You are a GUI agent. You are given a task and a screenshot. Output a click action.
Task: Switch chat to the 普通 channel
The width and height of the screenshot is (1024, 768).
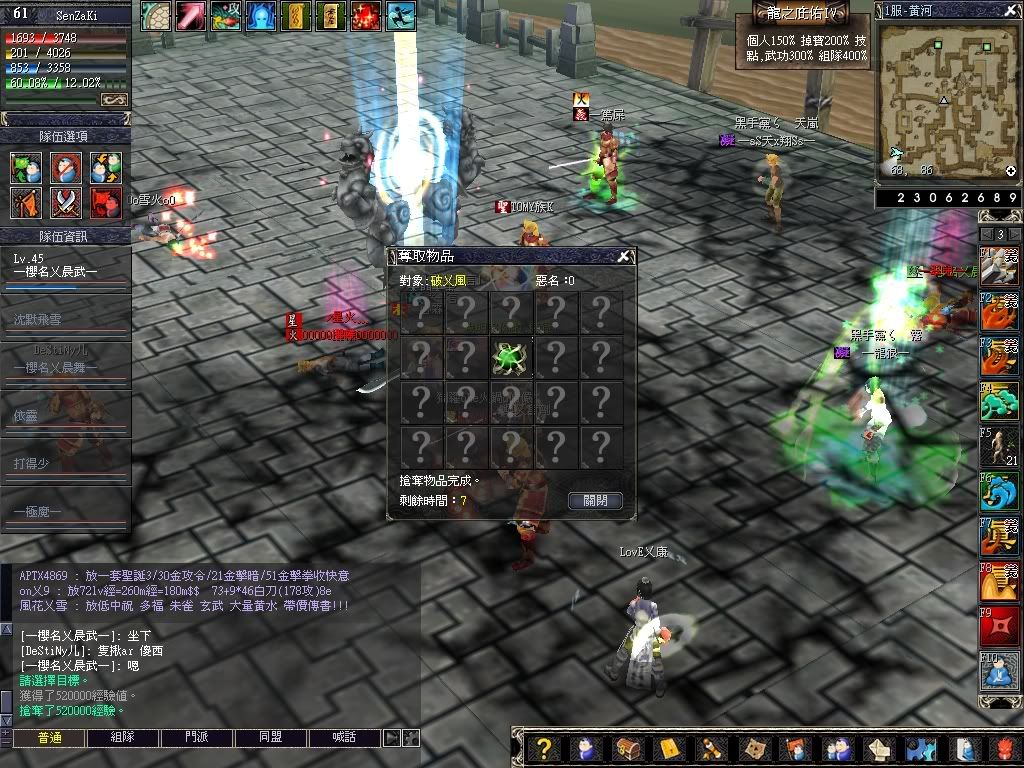click(49, 738)
